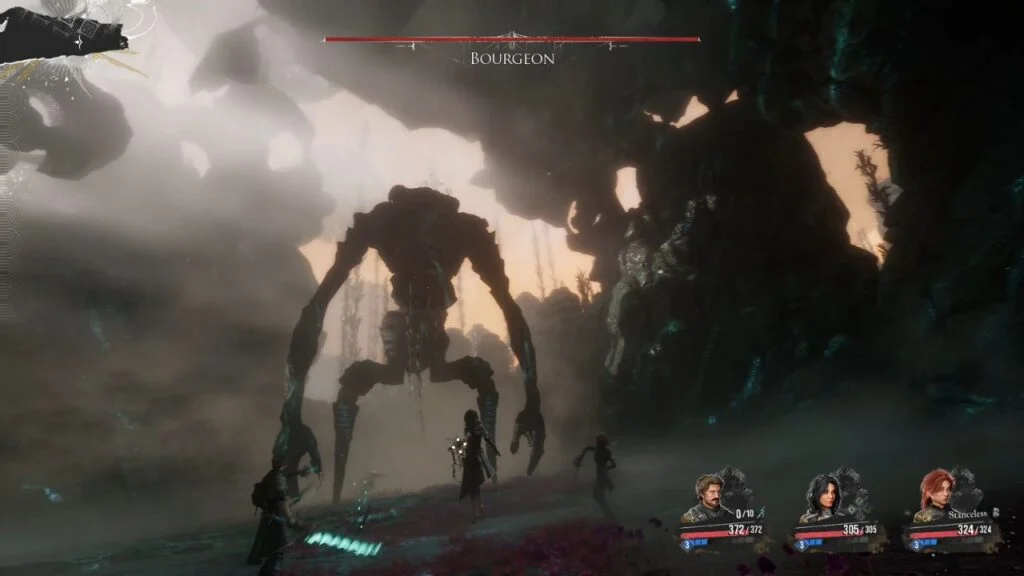Select the black-haired woman's party portrait
Screen dimensions: 1024x576
pos(821,497)
